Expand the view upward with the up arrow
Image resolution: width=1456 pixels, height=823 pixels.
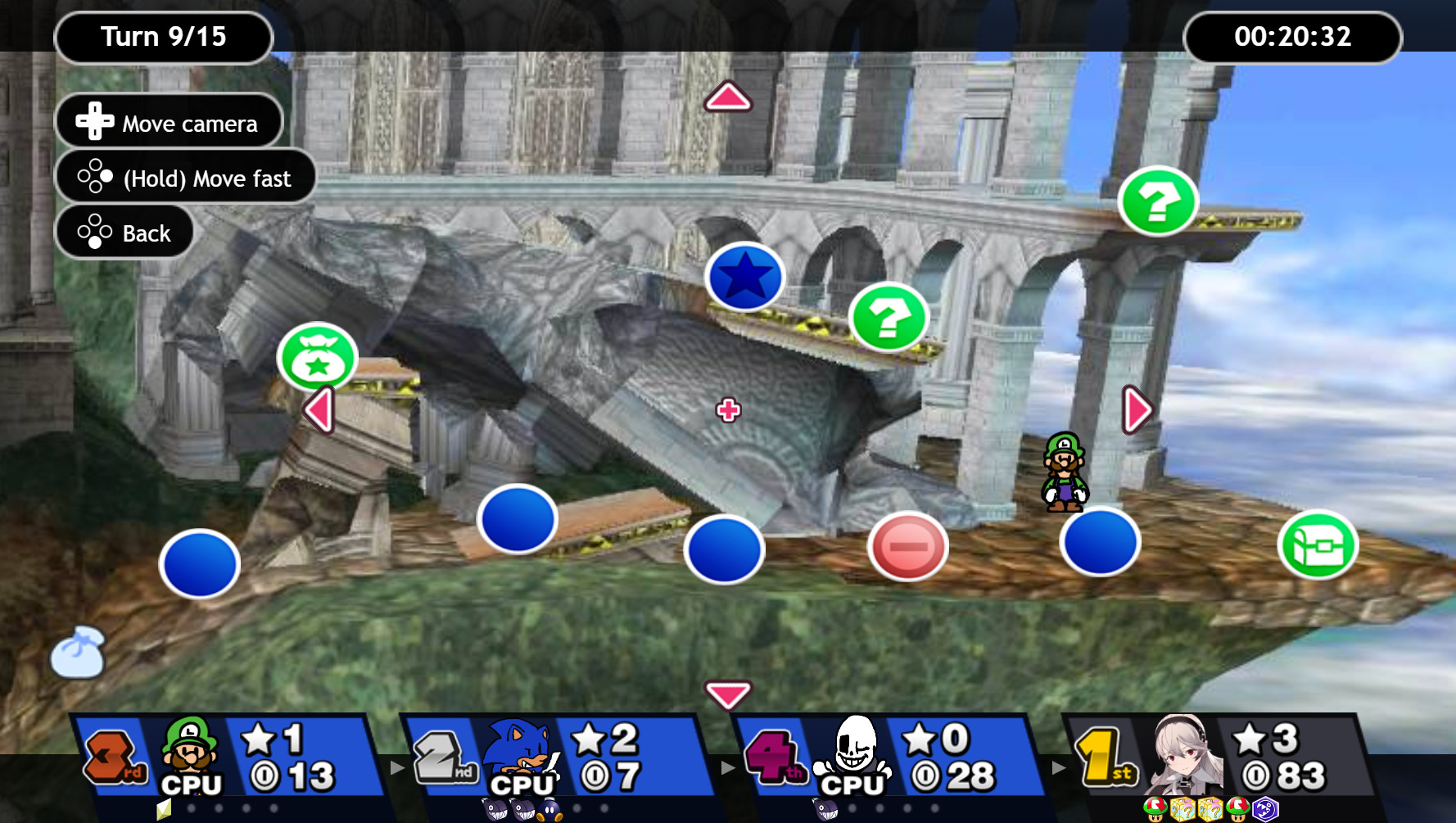(728, 97)
